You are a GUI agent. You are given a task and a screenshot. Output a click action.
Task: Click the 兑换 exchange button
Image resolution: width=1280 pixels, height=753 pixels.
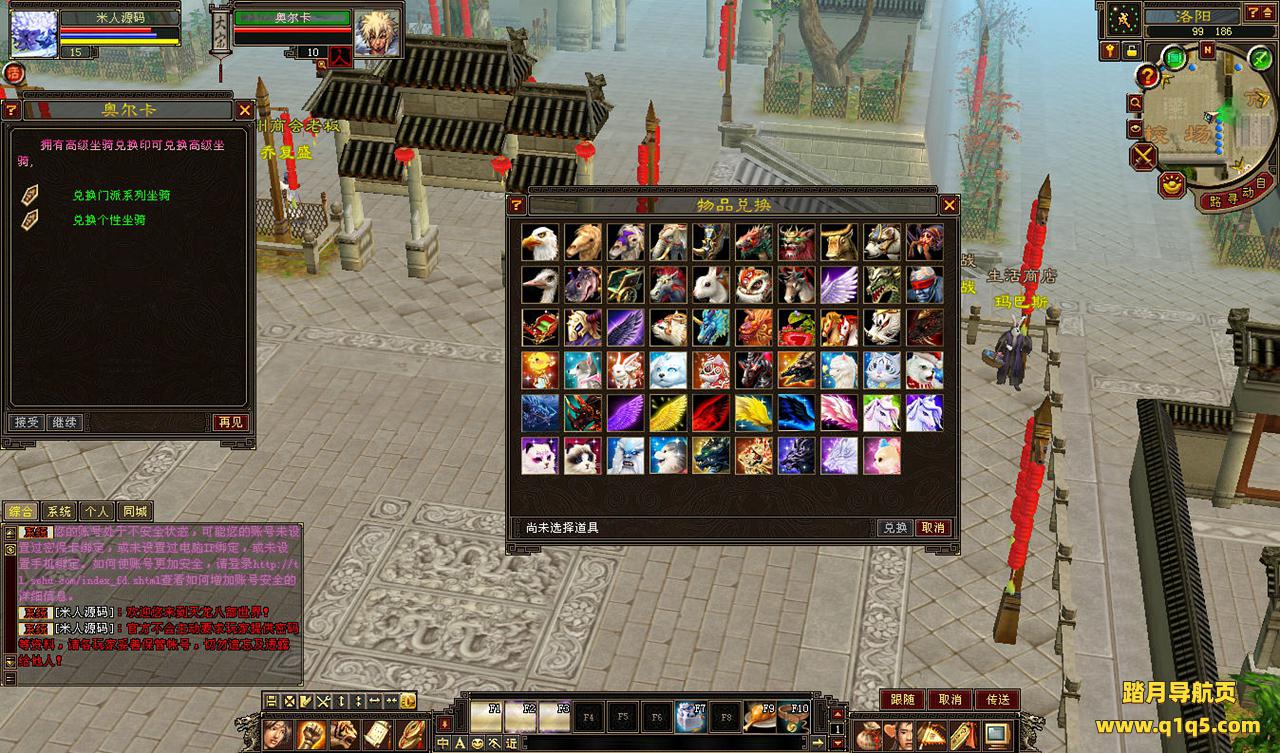894,528
